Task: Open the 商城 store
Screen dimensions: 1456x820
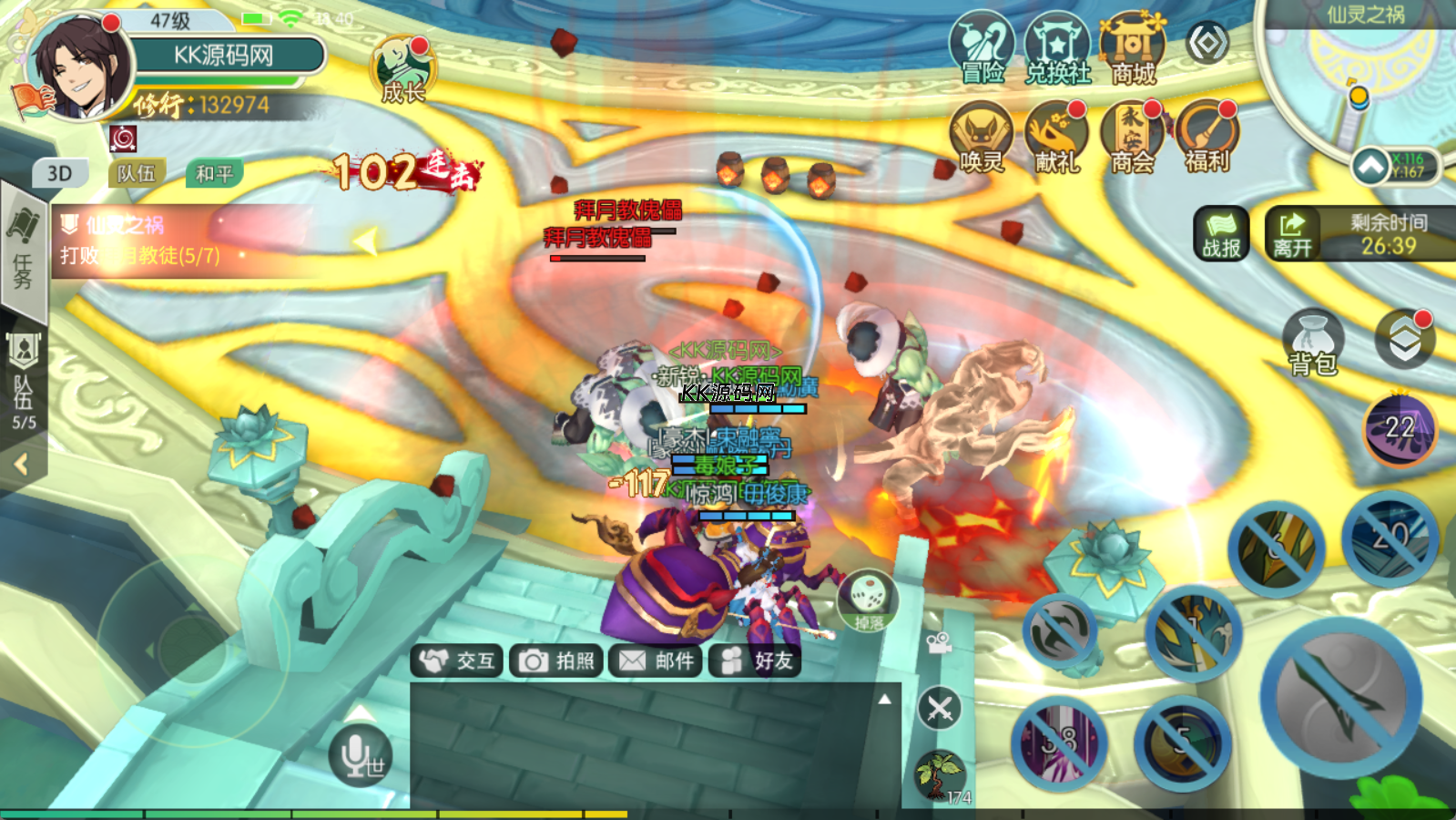Action: pos(1133,48)
